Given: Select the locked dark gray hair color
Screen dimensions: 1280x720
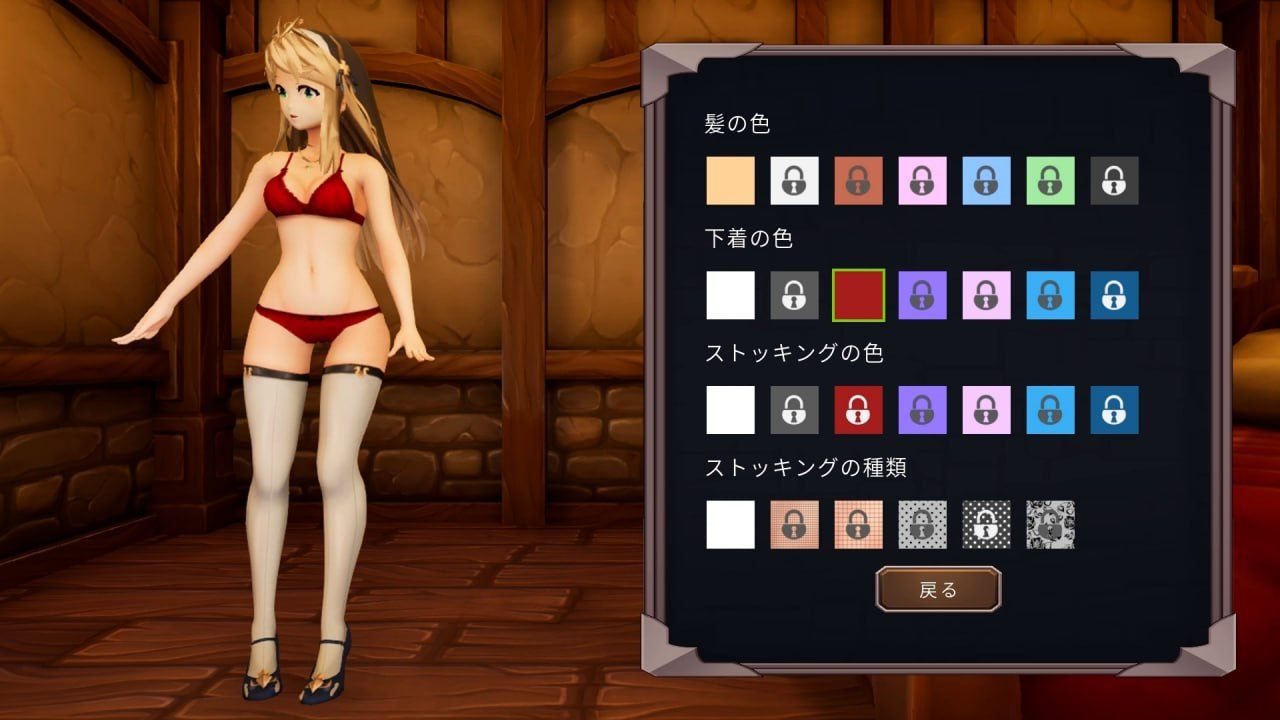Looking at the screenshot, I should point(1113,181).
